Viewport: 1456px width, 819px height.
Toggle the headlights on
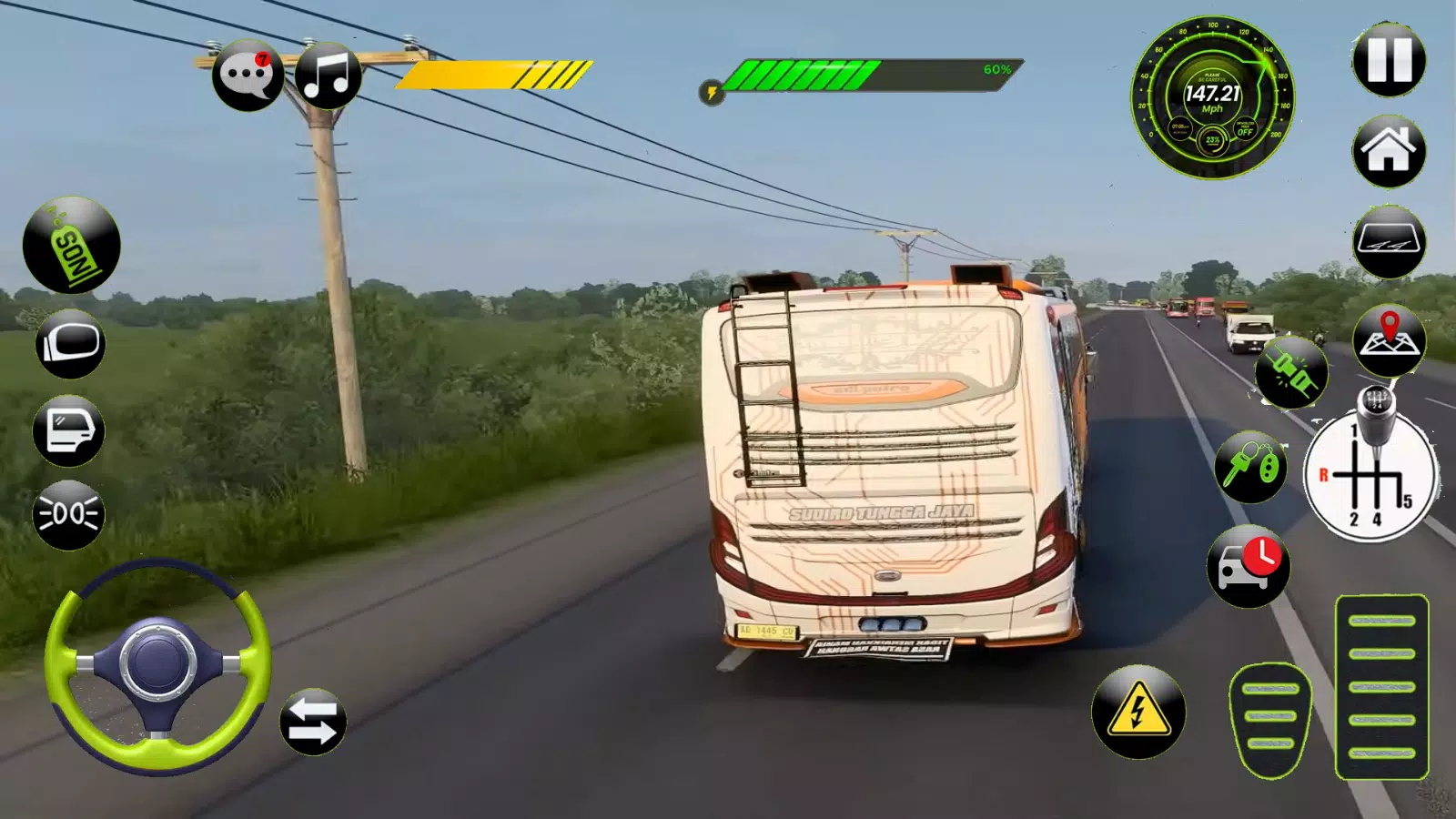point(68,514)
